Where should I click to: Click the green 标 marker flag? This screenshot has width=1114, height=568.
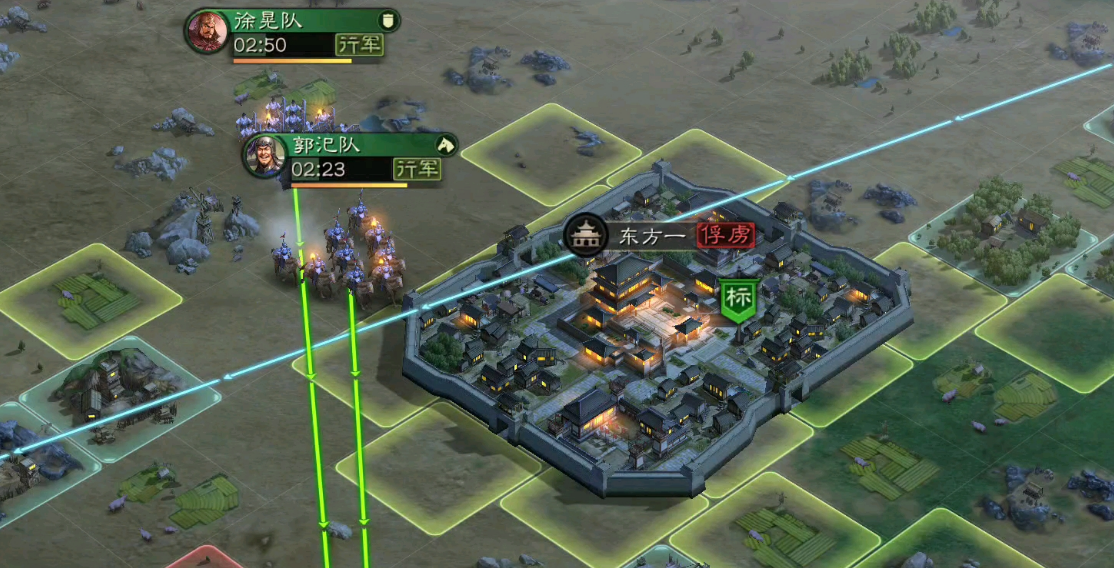pos(739,300)
